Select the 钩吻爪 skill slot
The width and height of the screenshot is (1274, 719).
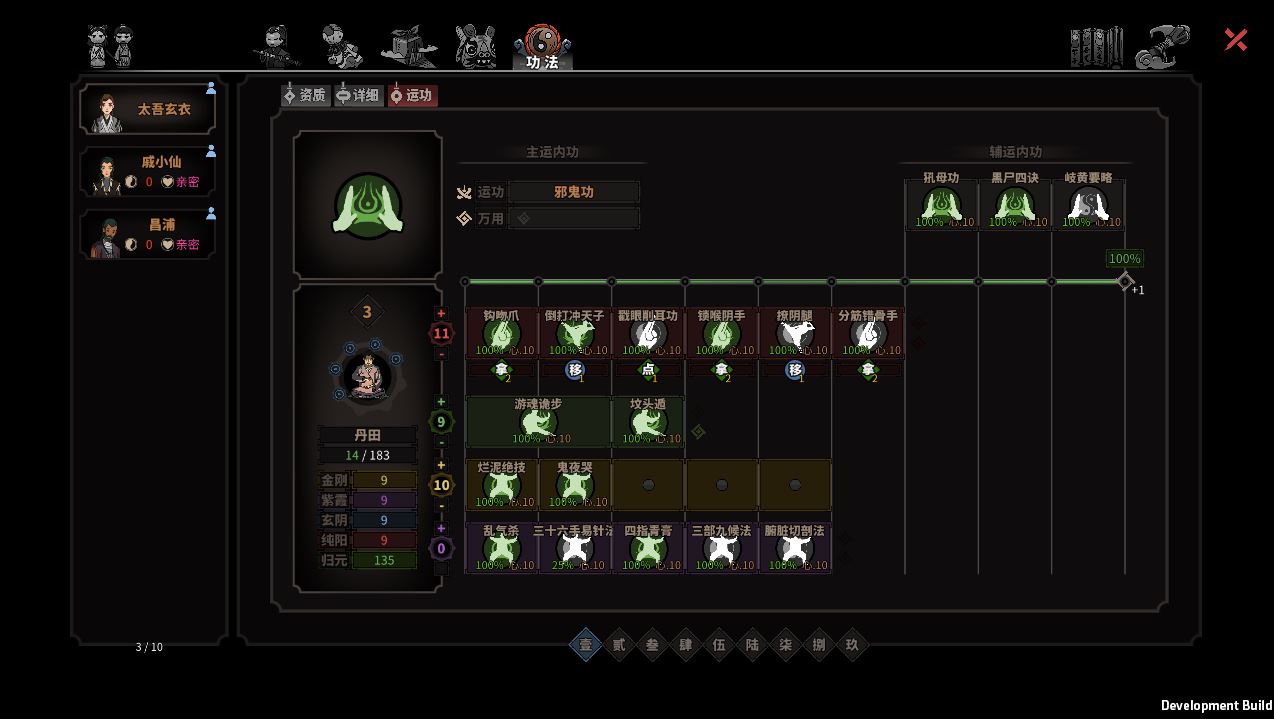(502, 333)
